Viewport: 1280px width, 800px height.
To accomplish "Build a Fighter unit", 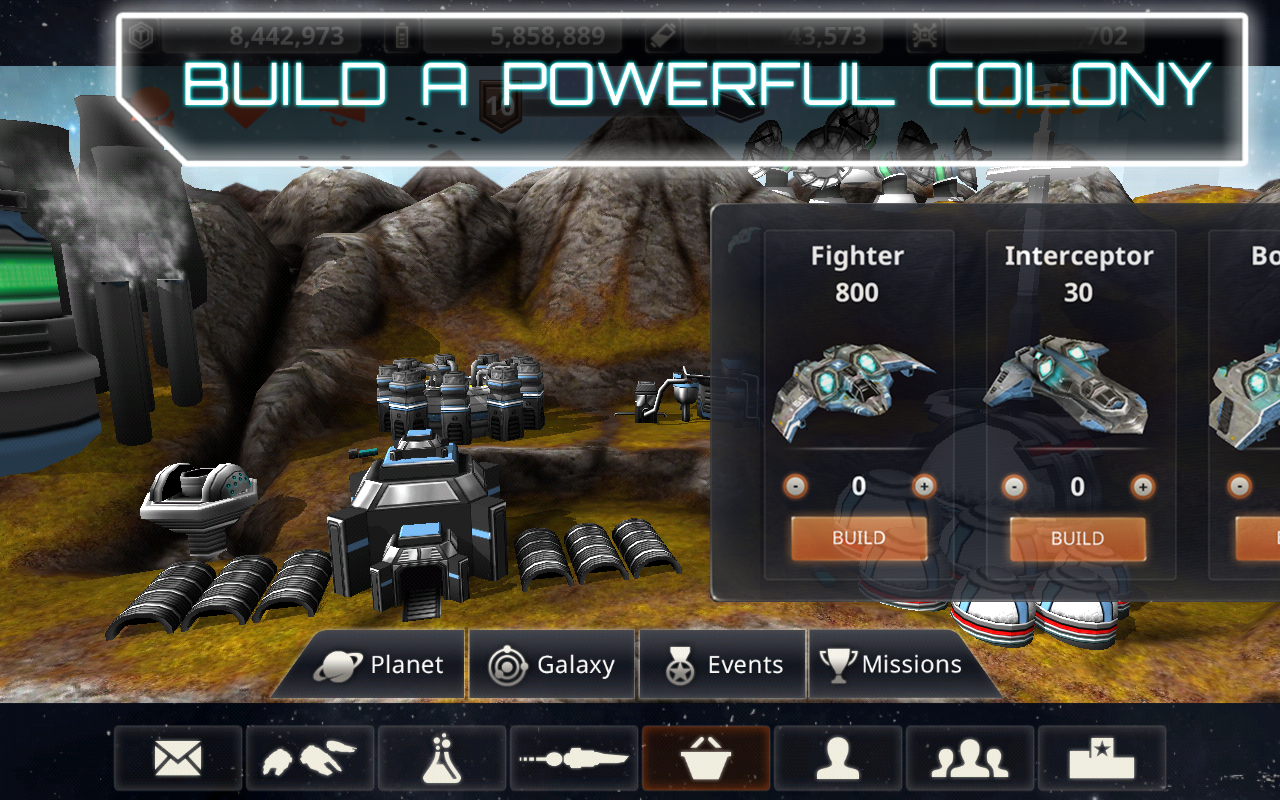I will (858, 537).
